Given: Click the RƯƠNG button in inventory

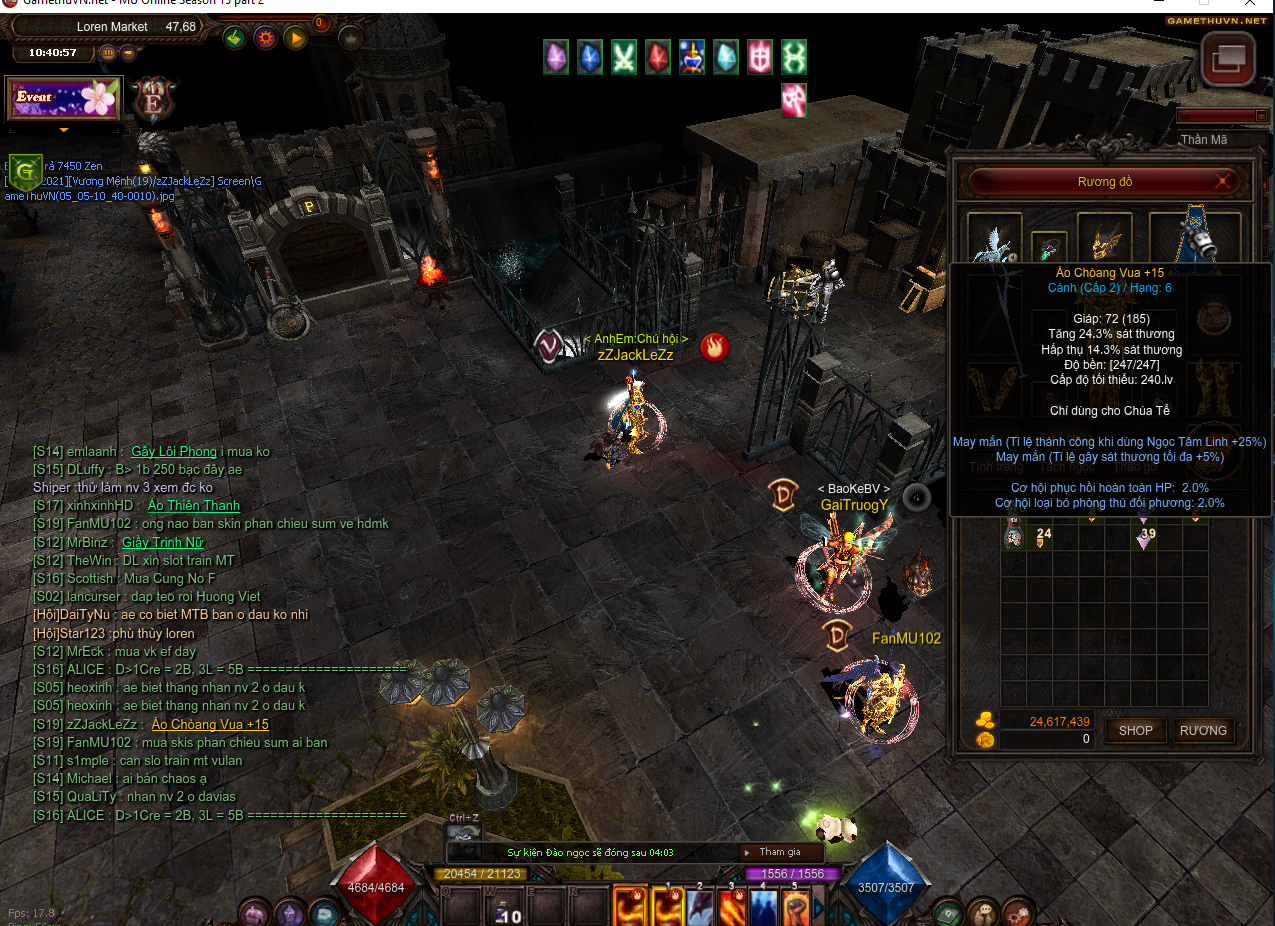Looking at the screenshot, I should pyautogui.click(x=1202, y=730).
